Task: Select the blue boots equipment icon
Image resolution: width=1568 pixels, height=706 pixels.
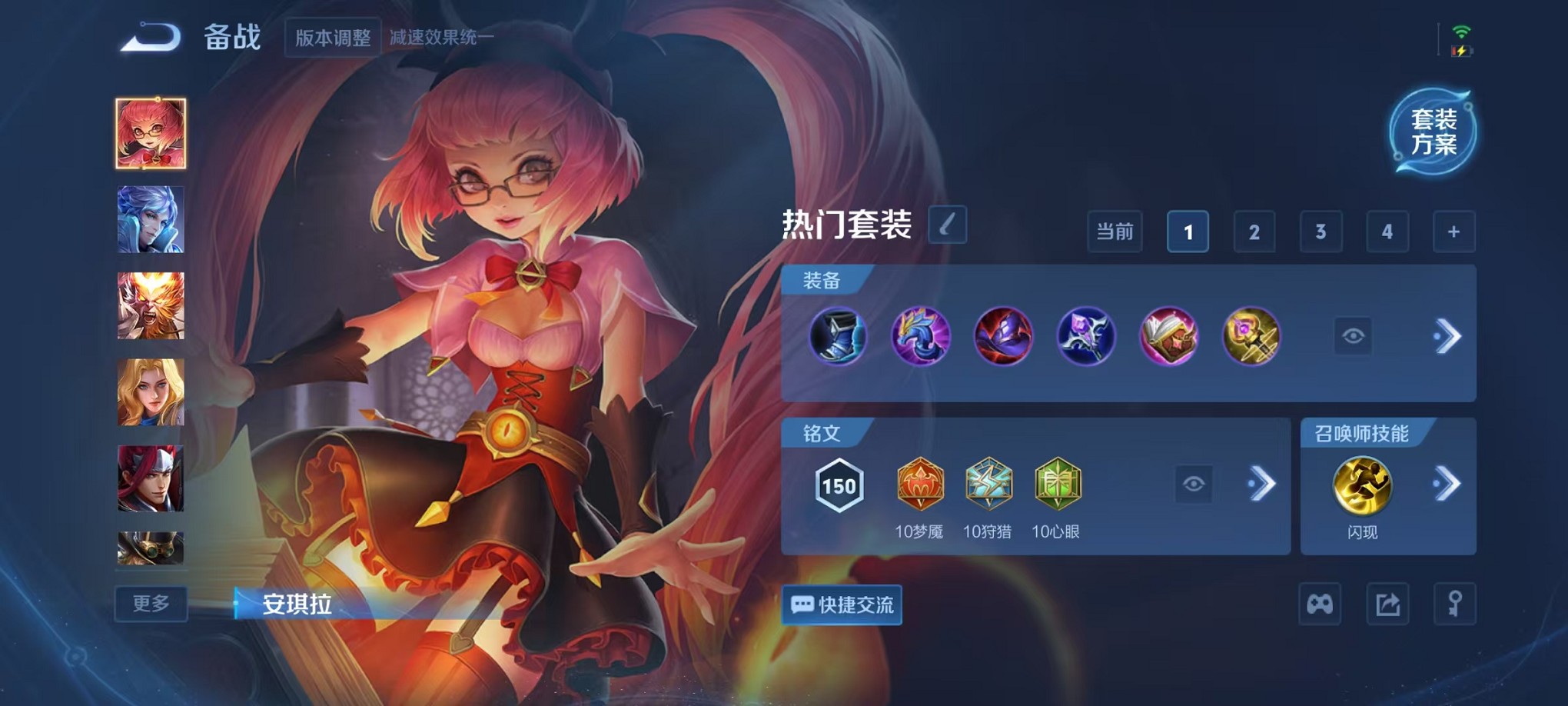Action: 838,337
